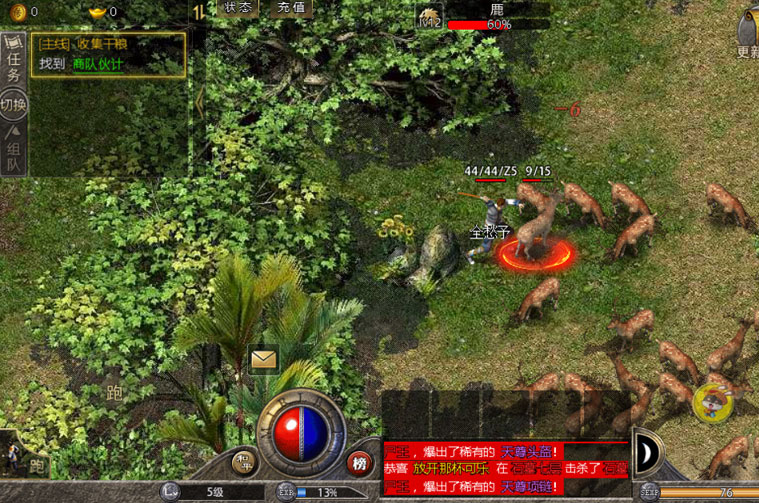Click the red system chat messages
The image size is (759, 503).
506,469
